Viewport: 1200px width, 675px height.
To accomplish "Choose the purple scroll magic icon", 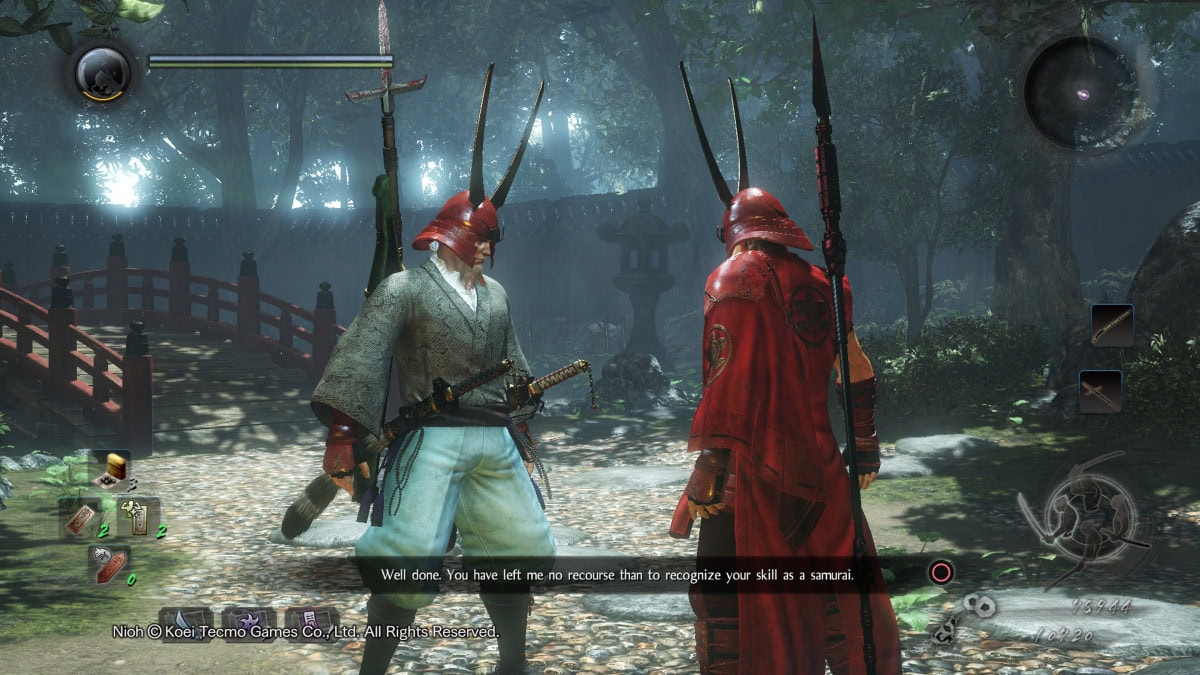I will click(311, 622).
